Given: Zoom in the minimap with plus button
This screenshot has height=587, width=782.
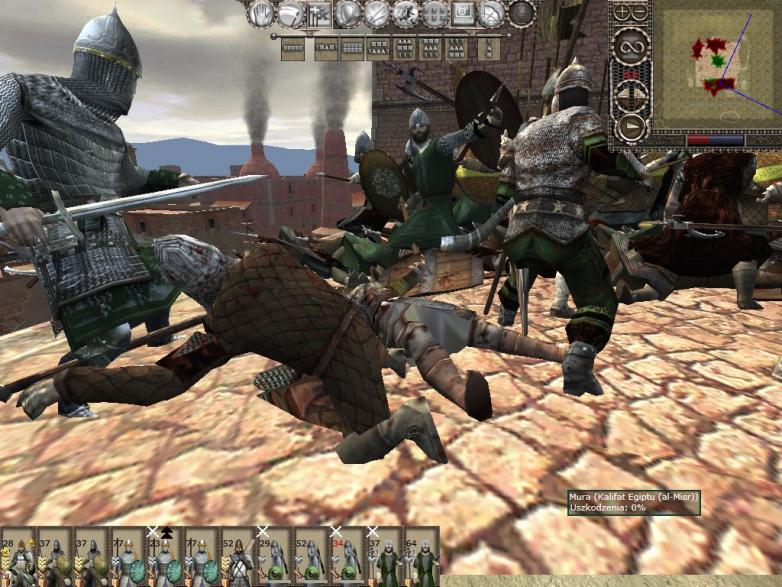Looking at the screenshot, I should (623, 12).
